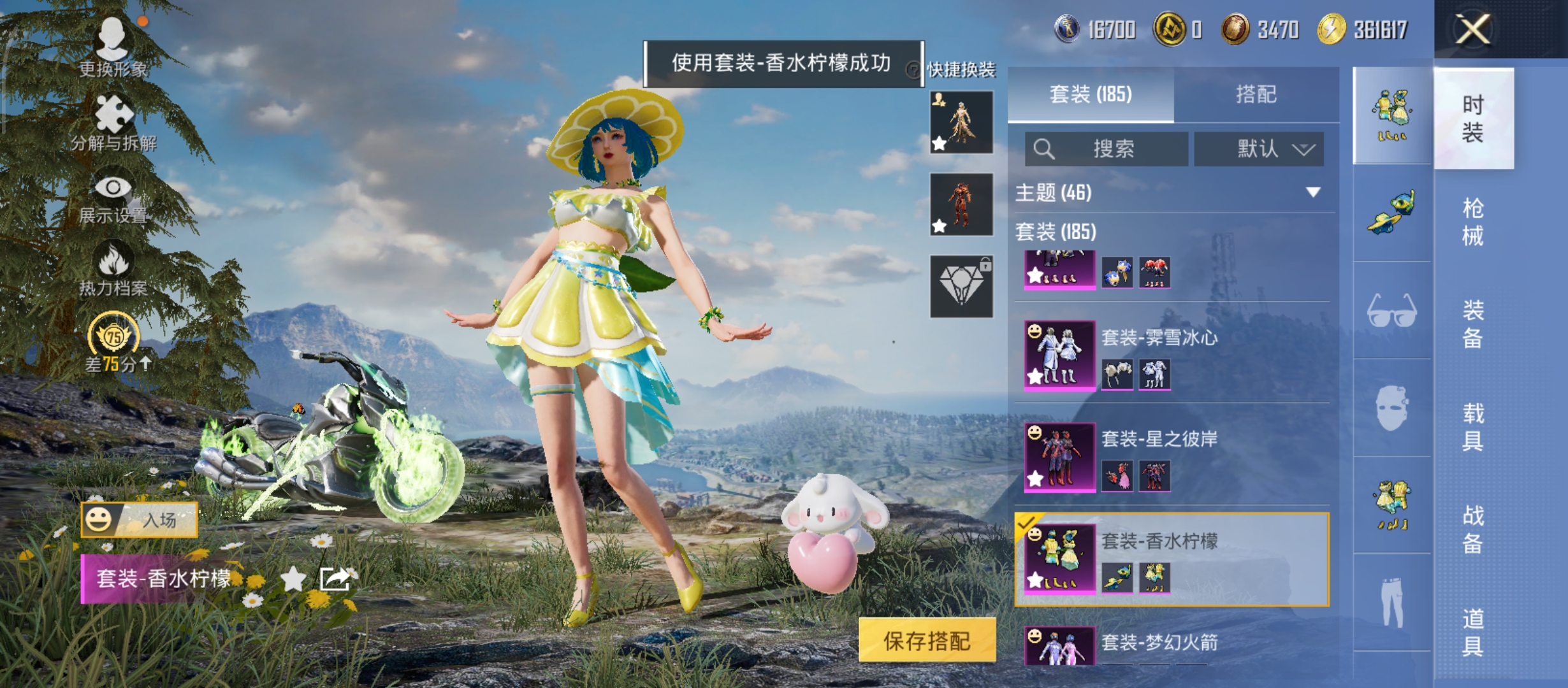Open the 载具 vehicles category
Viewport: 1568px width, 688px height.
(1472, 427)
